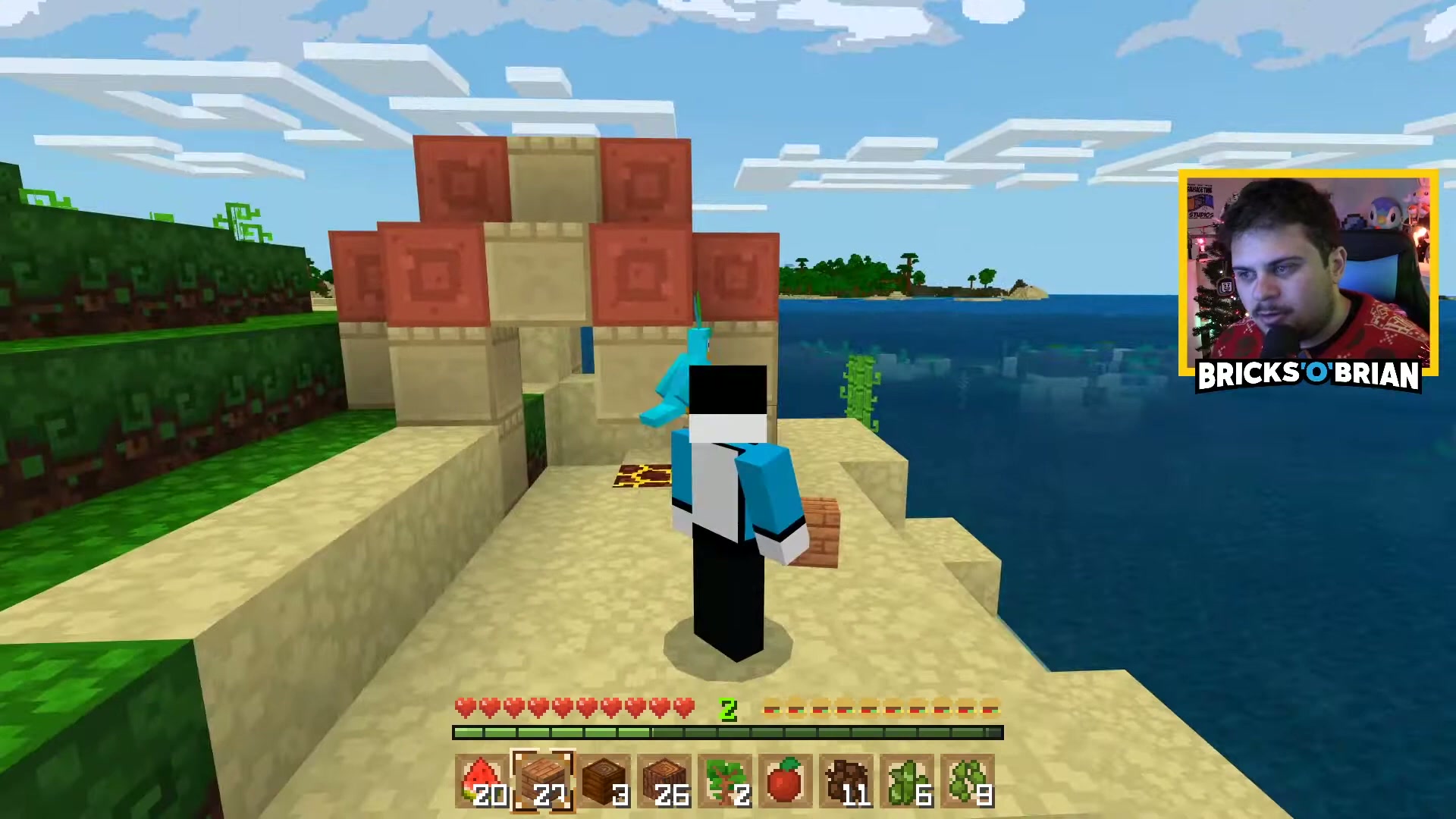Select the jungle log slot showing 26
This screenshot has width=1456, height=819.
tap(664, 781)
